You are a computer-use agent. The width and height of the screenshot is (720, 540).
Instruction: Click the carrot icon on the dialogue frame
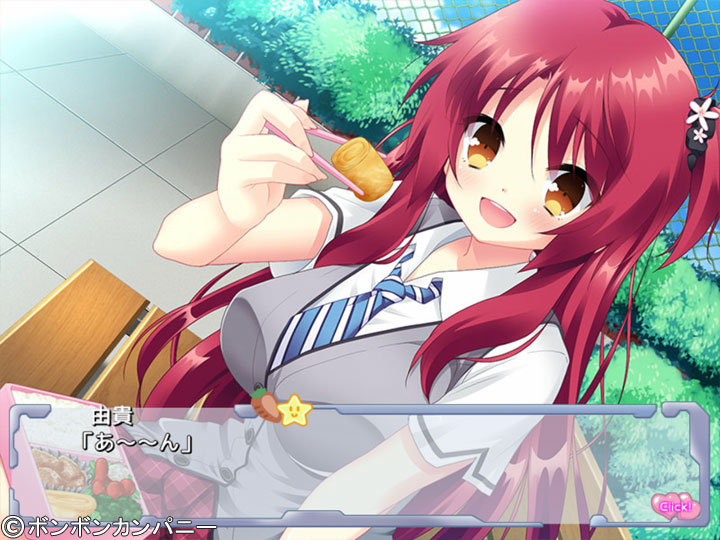(x=265, y=411)
